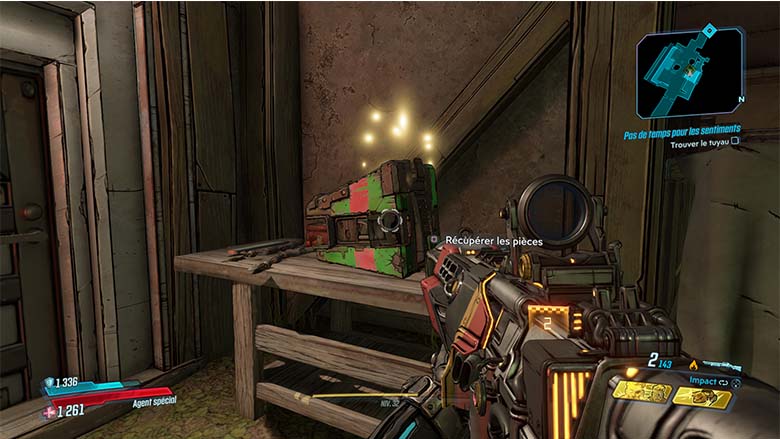Open the minimap
Viewport: 780px width, 439px height.
pyautogui.click(x=691, y=67)
